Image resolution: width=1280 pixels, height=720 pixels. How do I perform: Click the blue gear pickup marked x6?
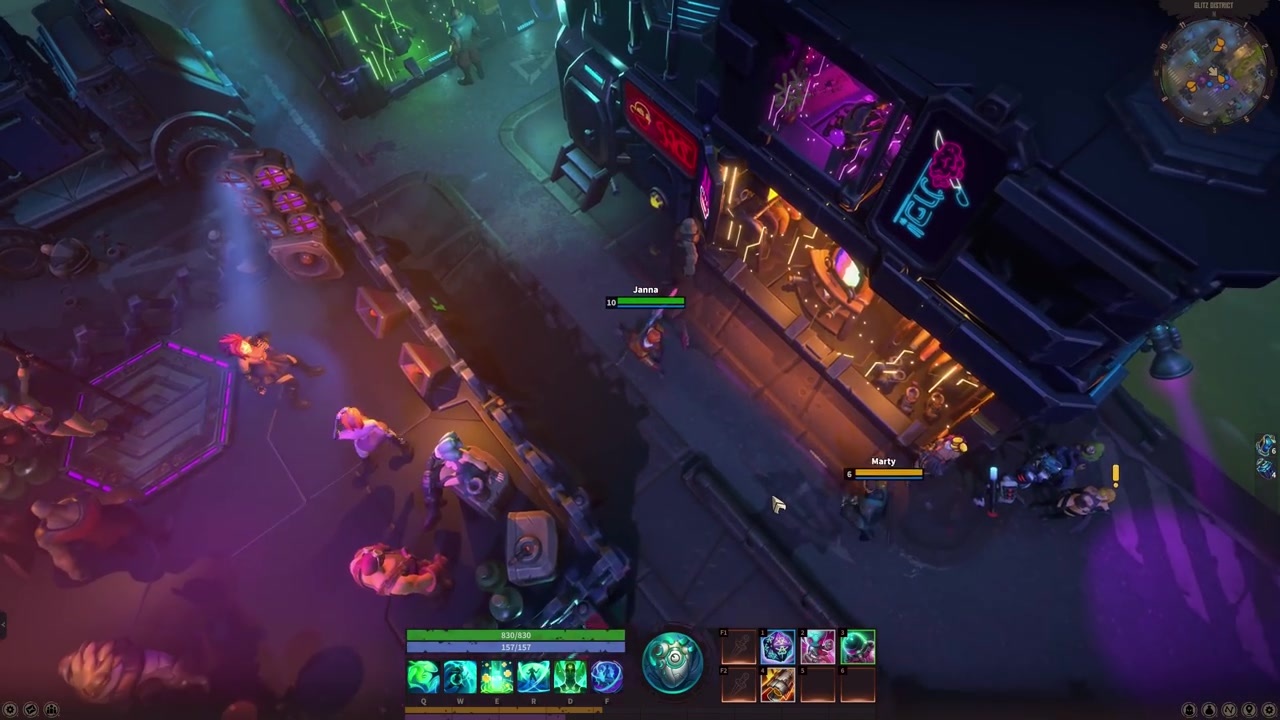click(1264, 444)
